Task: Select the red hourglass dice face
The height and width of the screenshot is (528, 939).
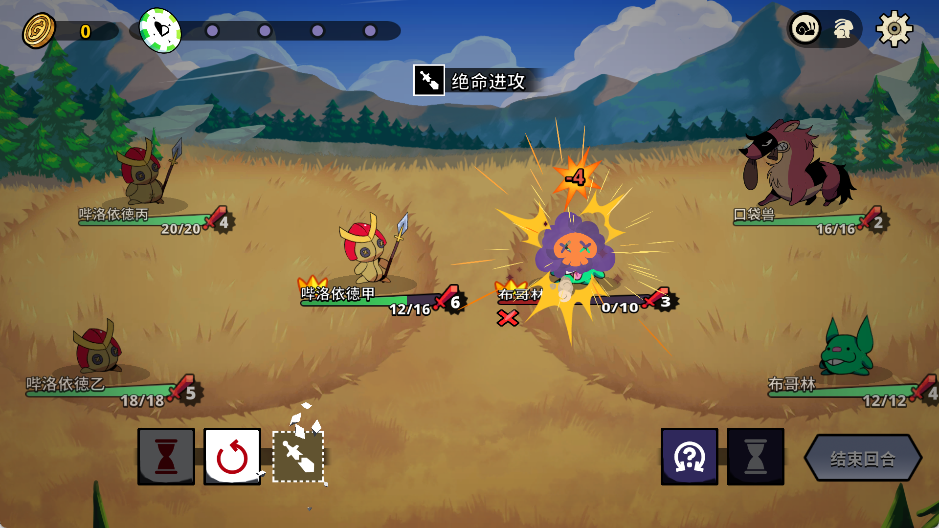Action: click(x=166, y=457)
